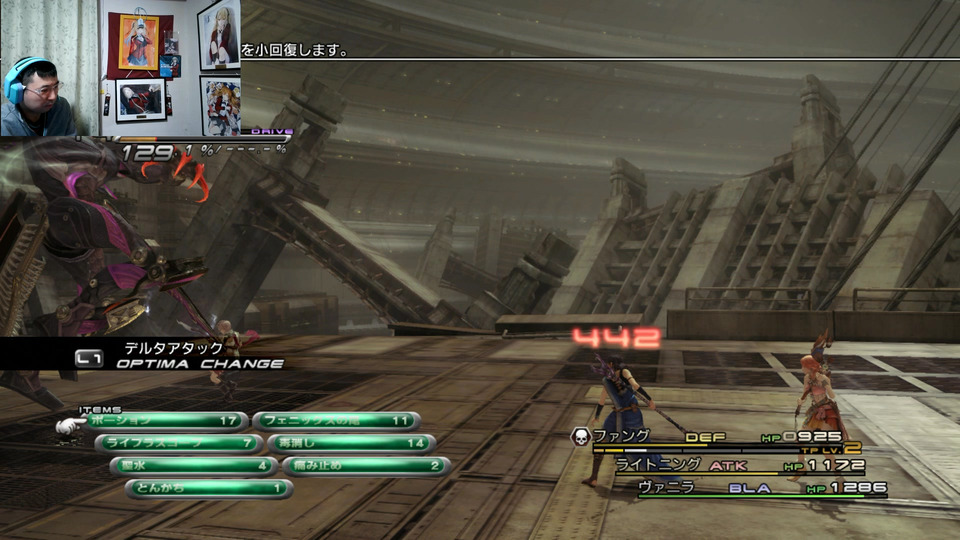The width and height of the screenshot is (960, 540).
Task: Select the ポーション item with 17 left
Action: [x=165, y=421]
